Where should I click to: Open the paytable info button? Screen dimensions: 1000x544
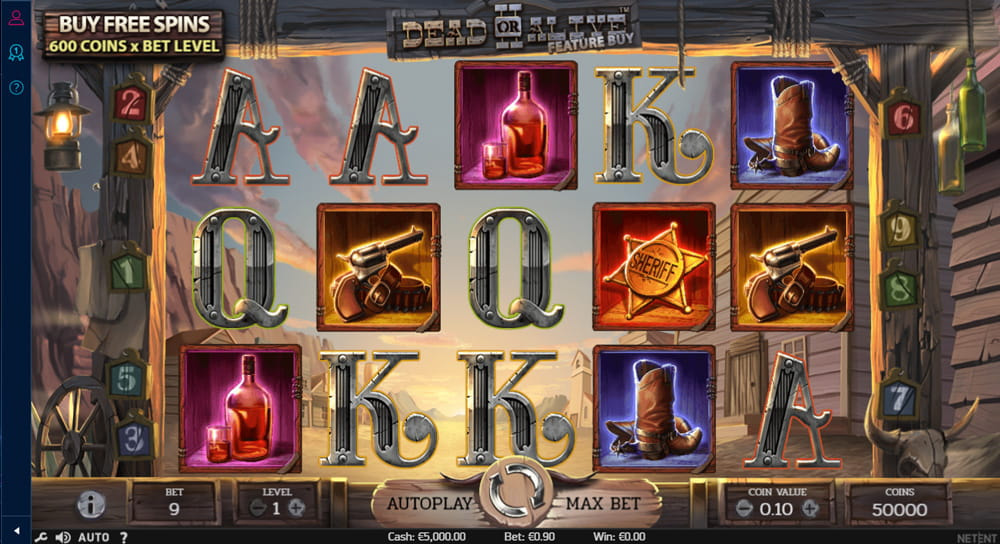tap(91, 505)
